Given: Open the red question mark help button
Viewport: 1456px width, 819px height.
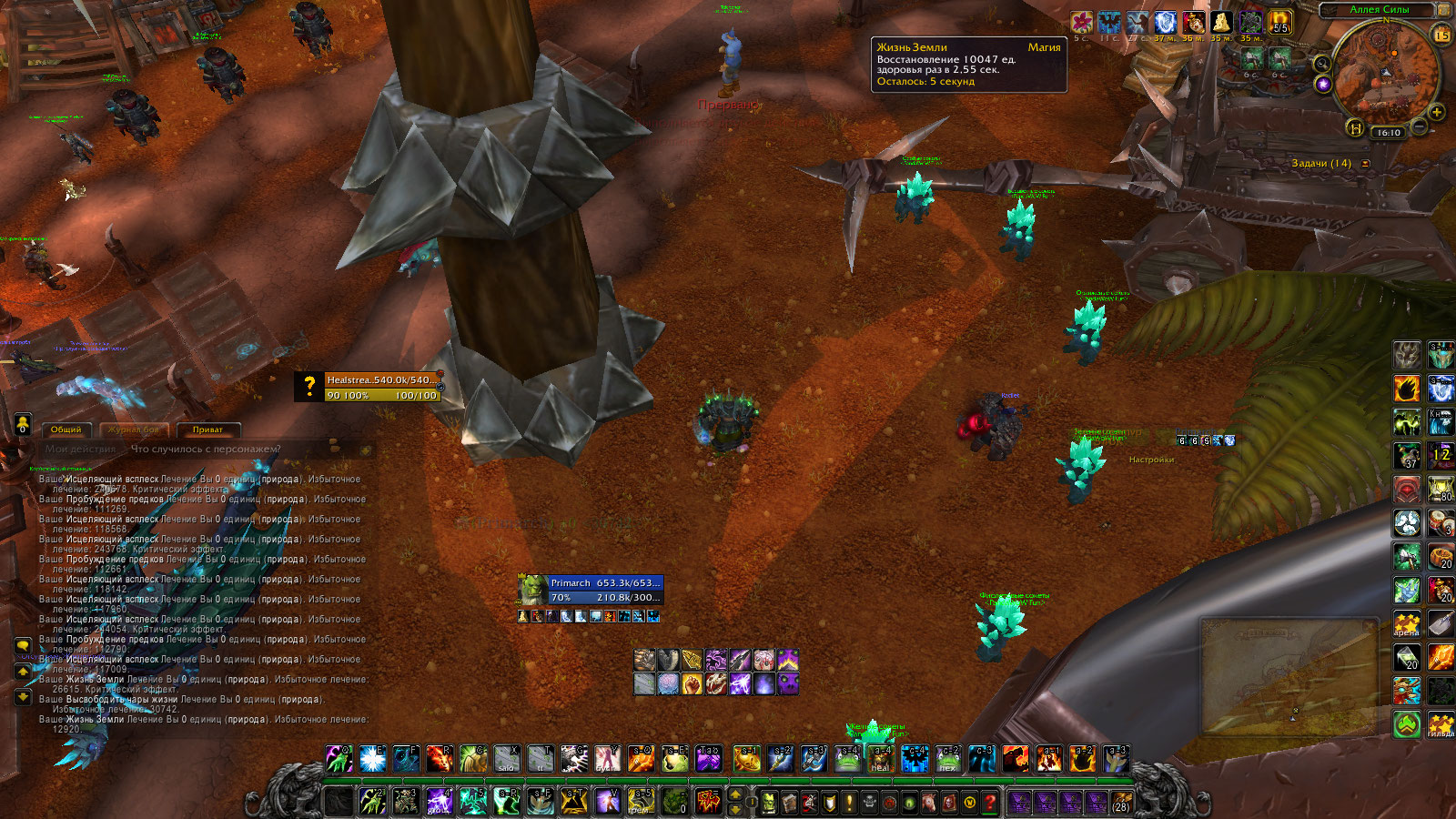Looking at the screenshot, I should click(x=990, y=803).
